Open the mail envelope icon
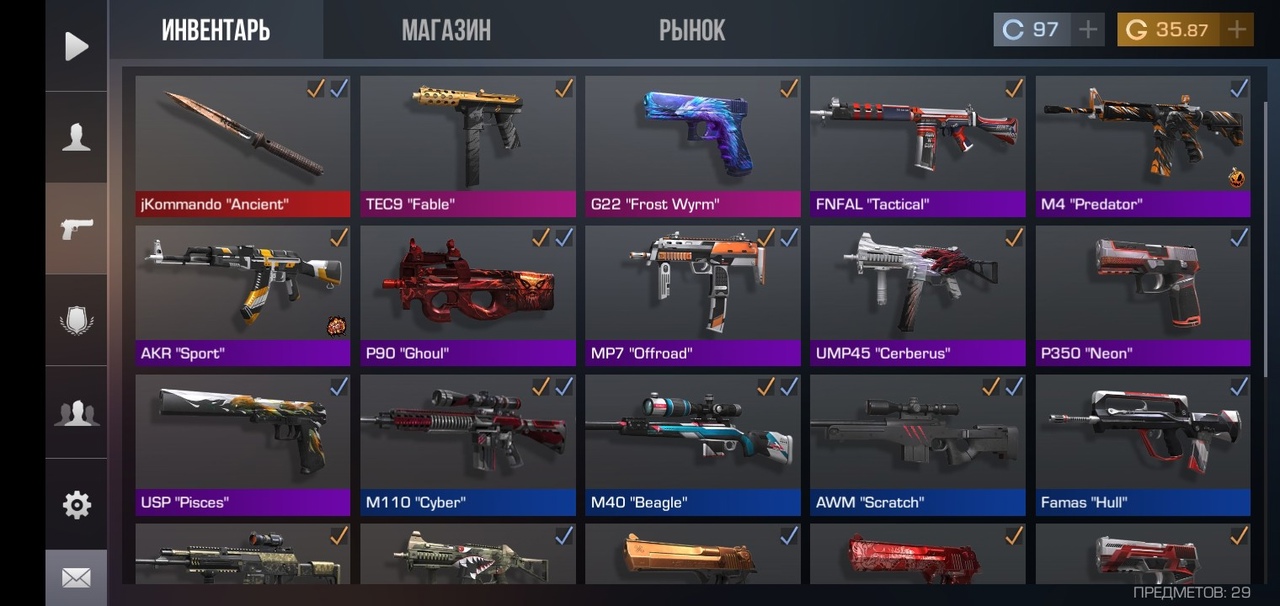 pyautogui.click(x=76, y=578)
